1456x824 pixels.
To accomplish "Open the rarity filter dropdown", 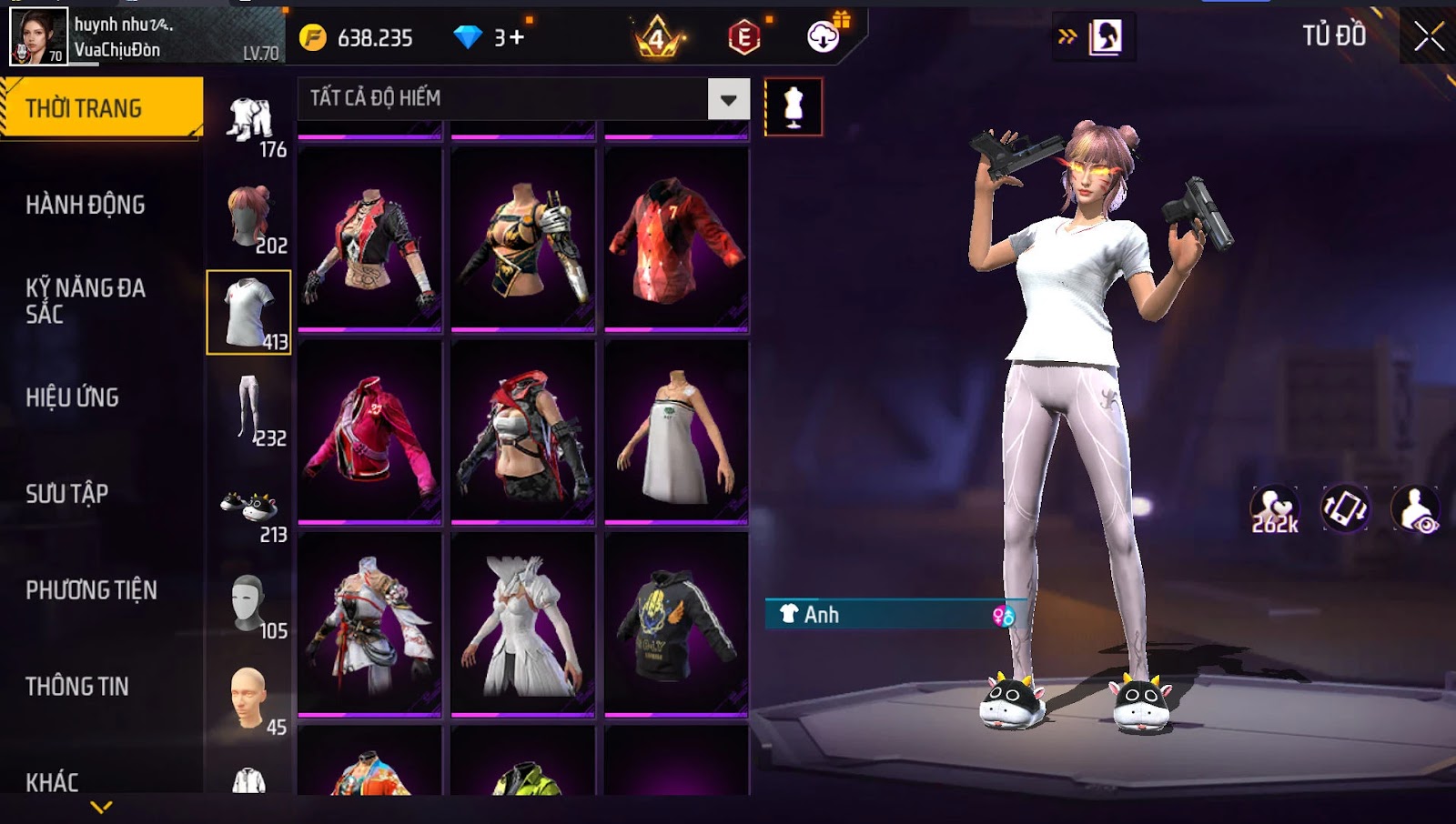I will pos(728,99).
